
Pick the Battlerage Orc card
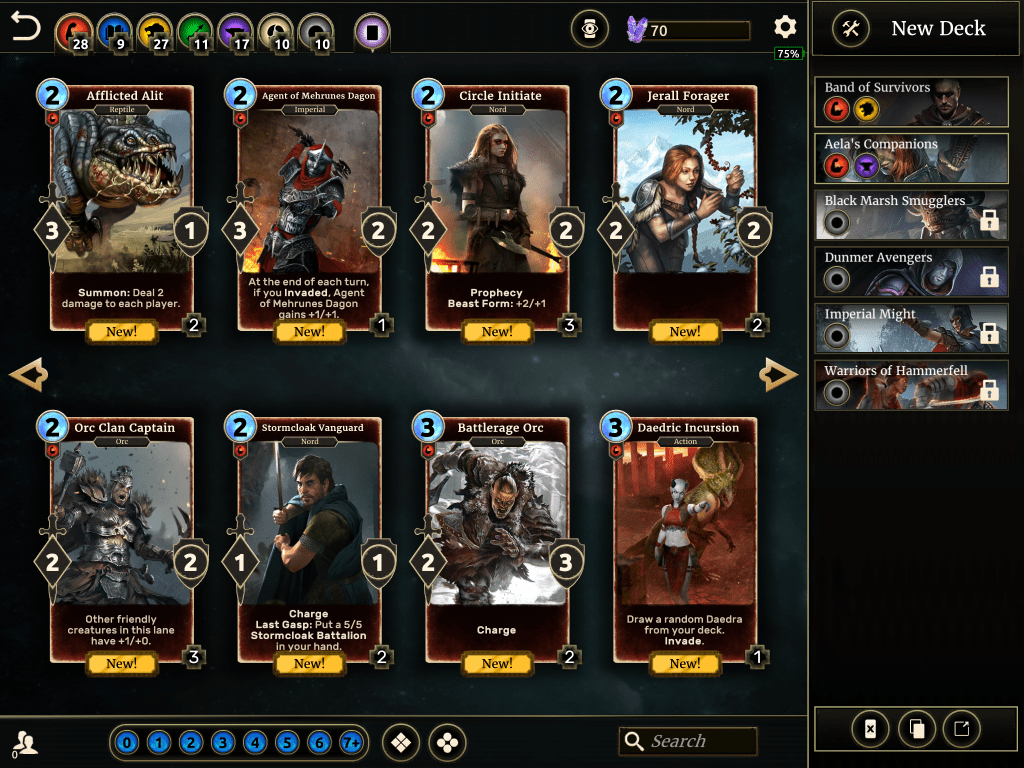click(497, 538)
